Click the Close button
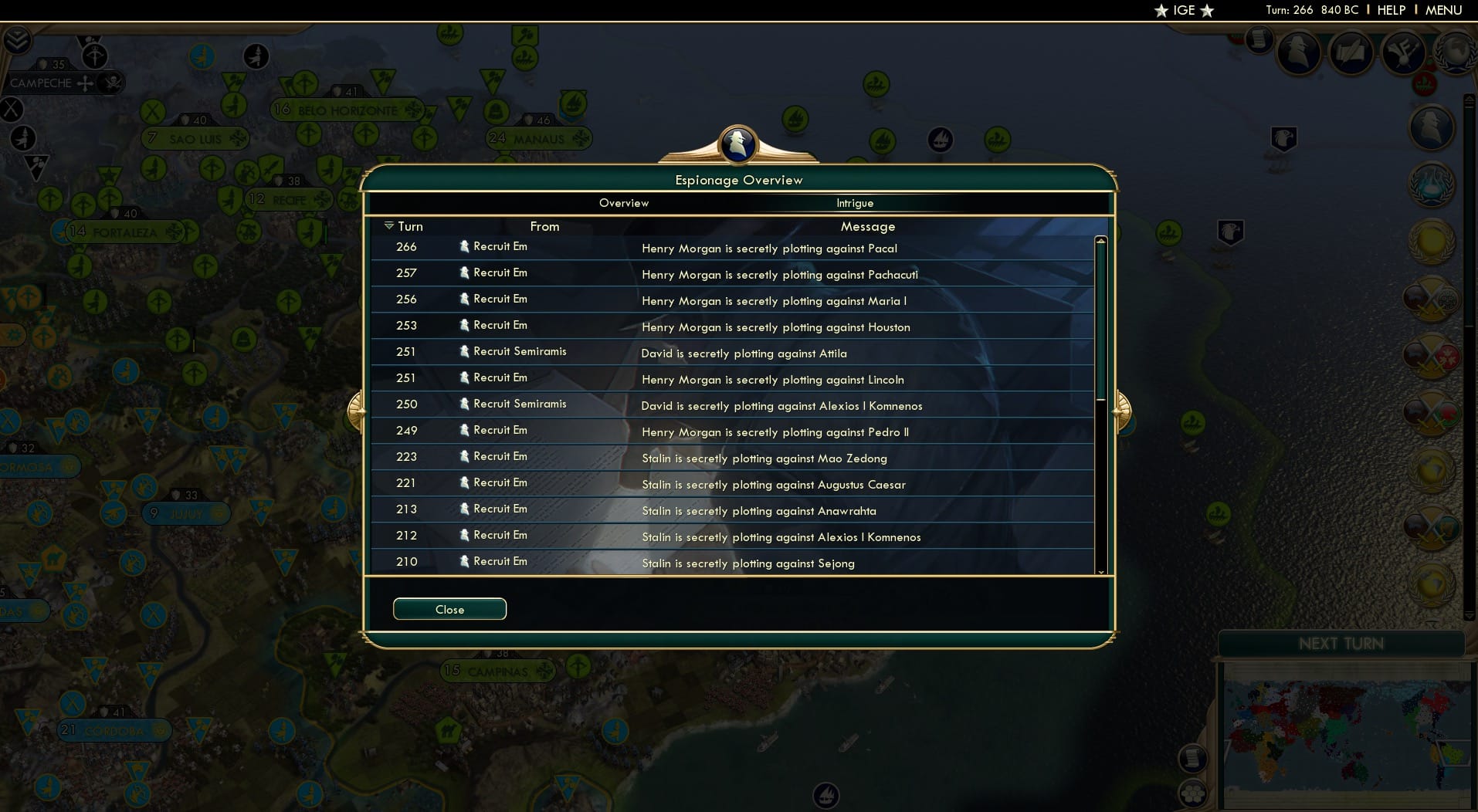Viewport: 1478px width, 812px height. [449, 609]
